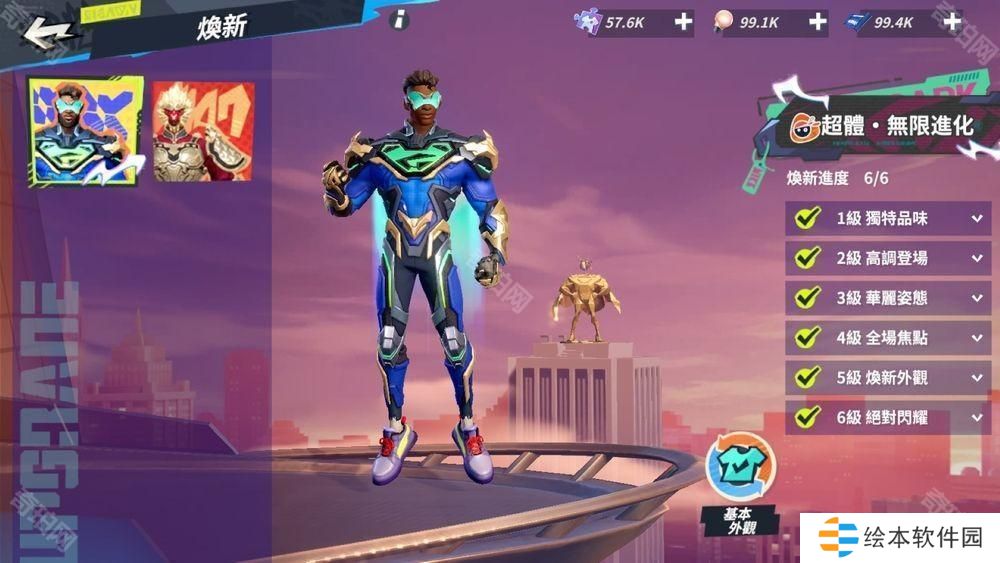Select the blue superhero skin thumbnail
This screenshot has width=1000, height=563.
tap(85, 131)
